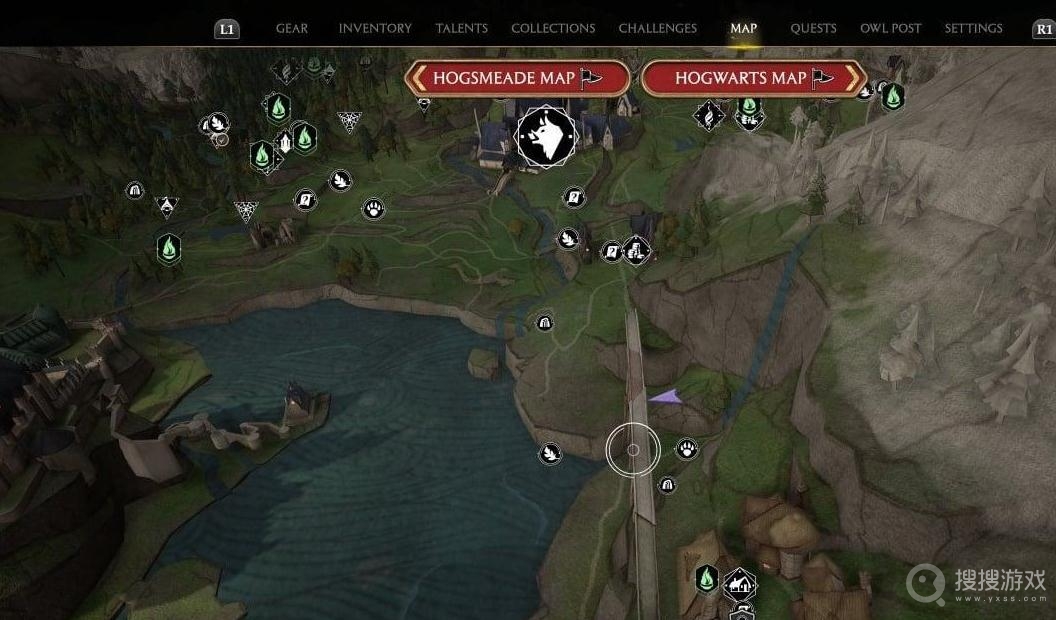Open the Collections tab
Image resolution: width=1056 pixels, height=620 pixels.
[553, 28]
